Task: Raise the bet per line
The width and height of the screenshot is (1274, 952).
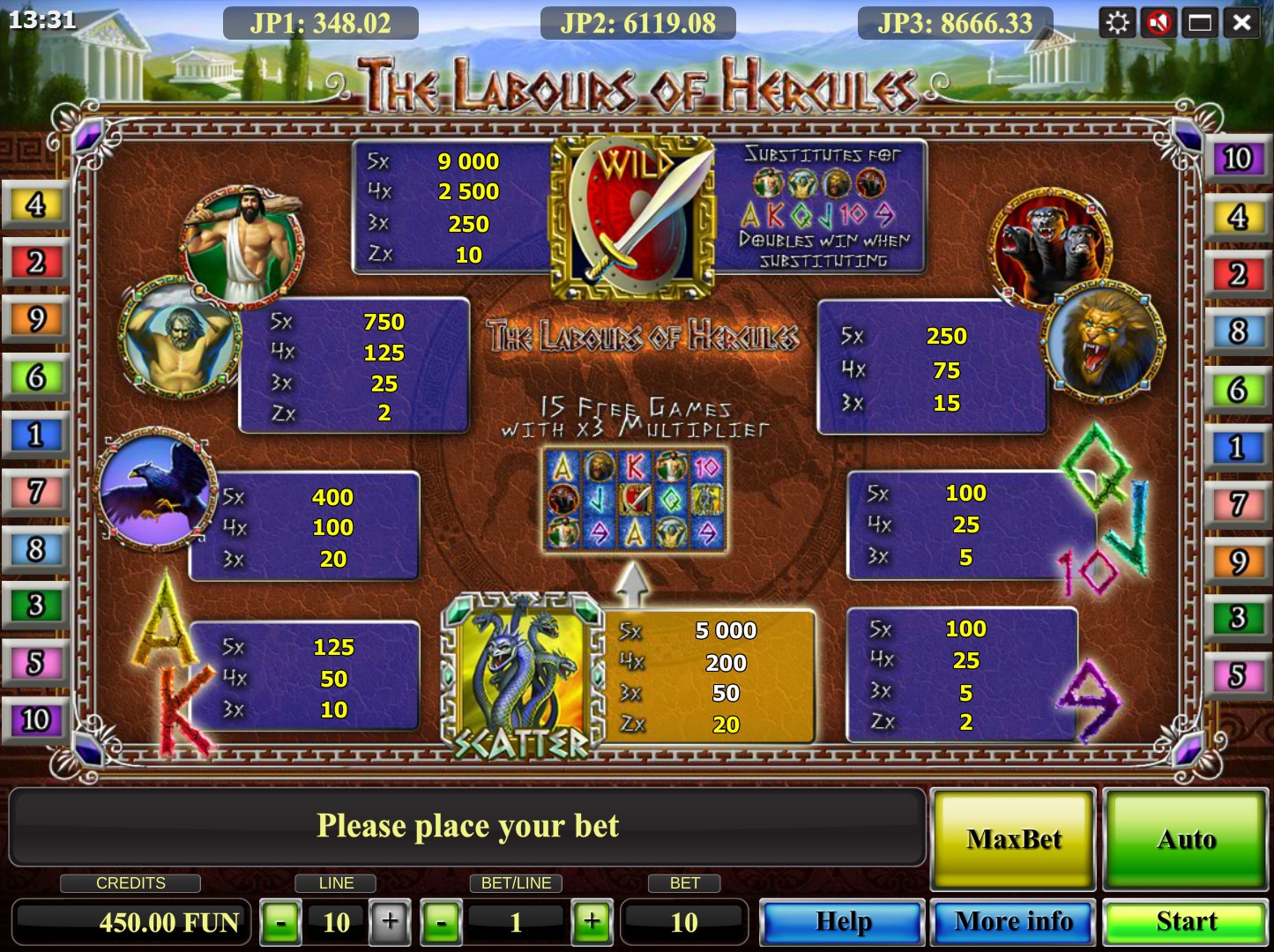Action: (x=592, y=923)
